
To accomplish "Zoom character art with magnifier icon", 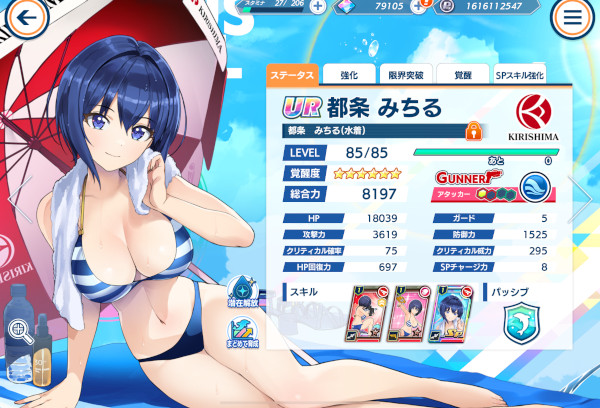I will [21, 329].
